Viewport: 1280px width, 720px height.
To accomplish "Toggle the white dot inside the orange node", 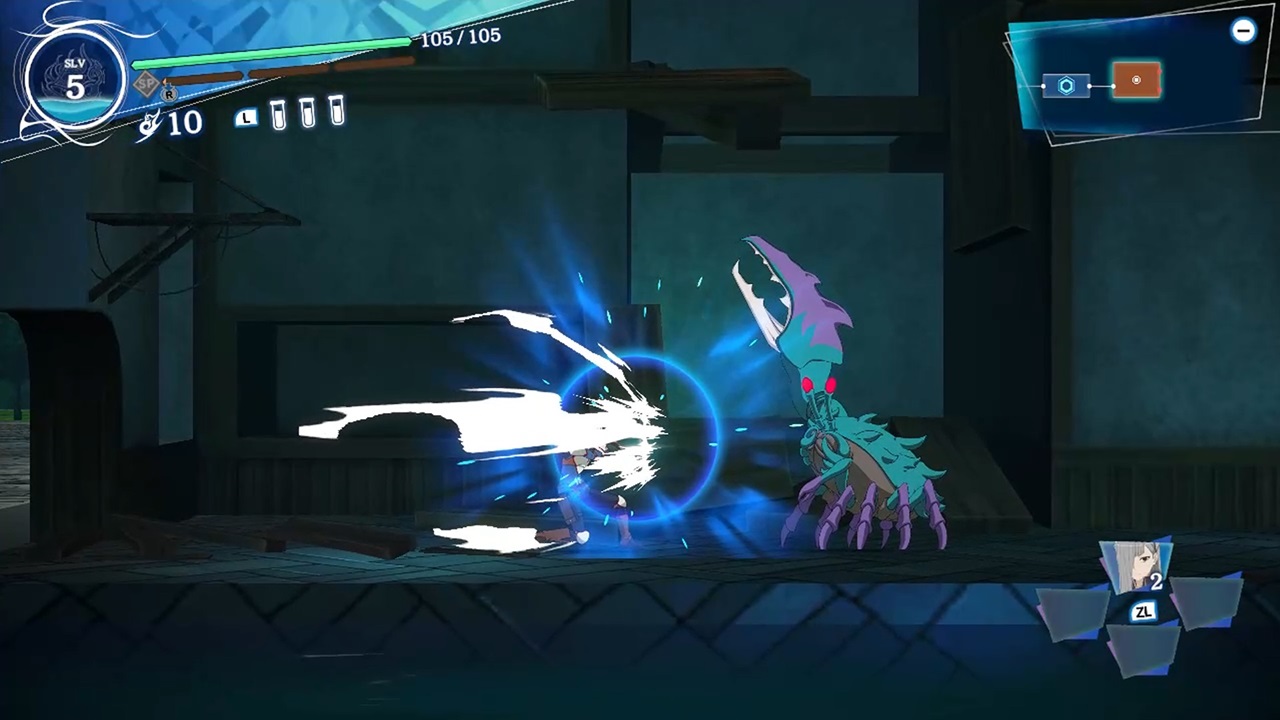I will [x=1136, y=80].
